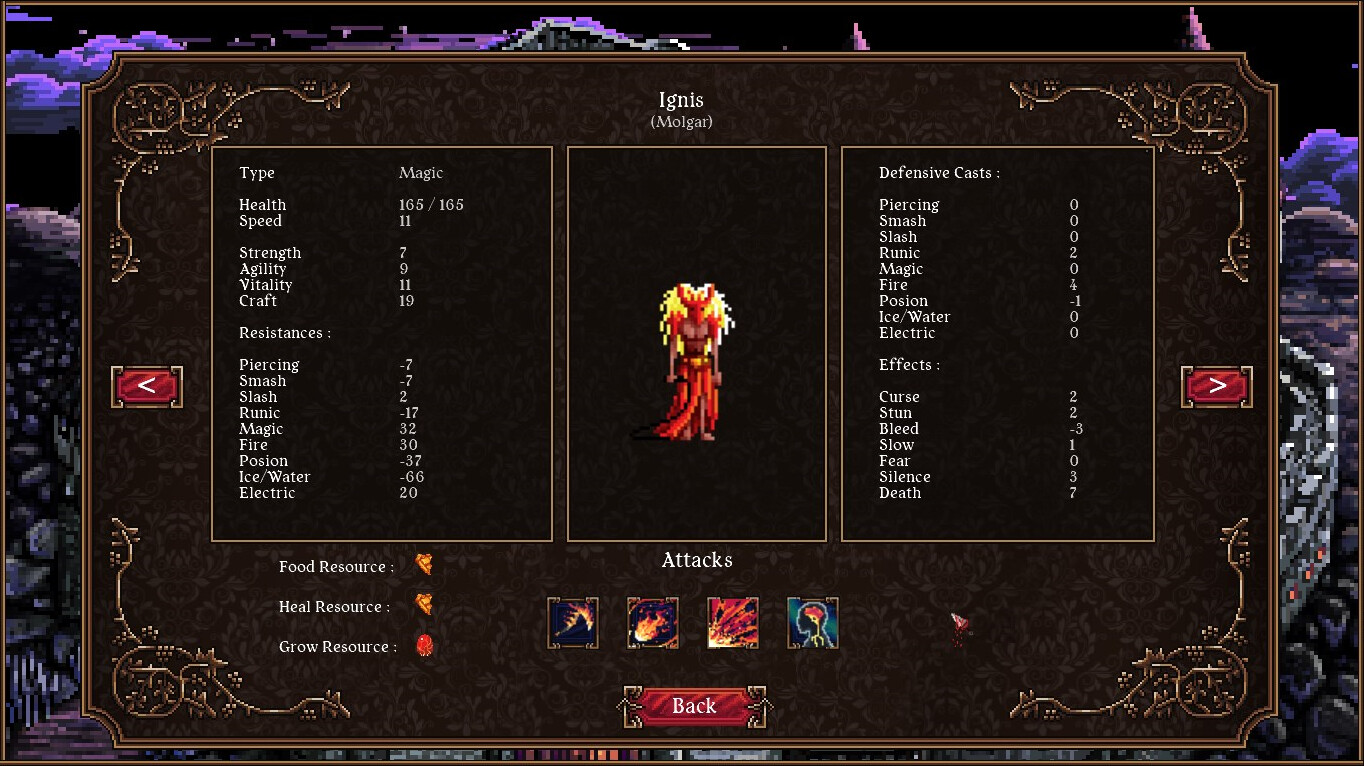Viewport: 1364px width, 766px height.
Task: Click the Death effect value of 7
Action: coord(1073,492)
